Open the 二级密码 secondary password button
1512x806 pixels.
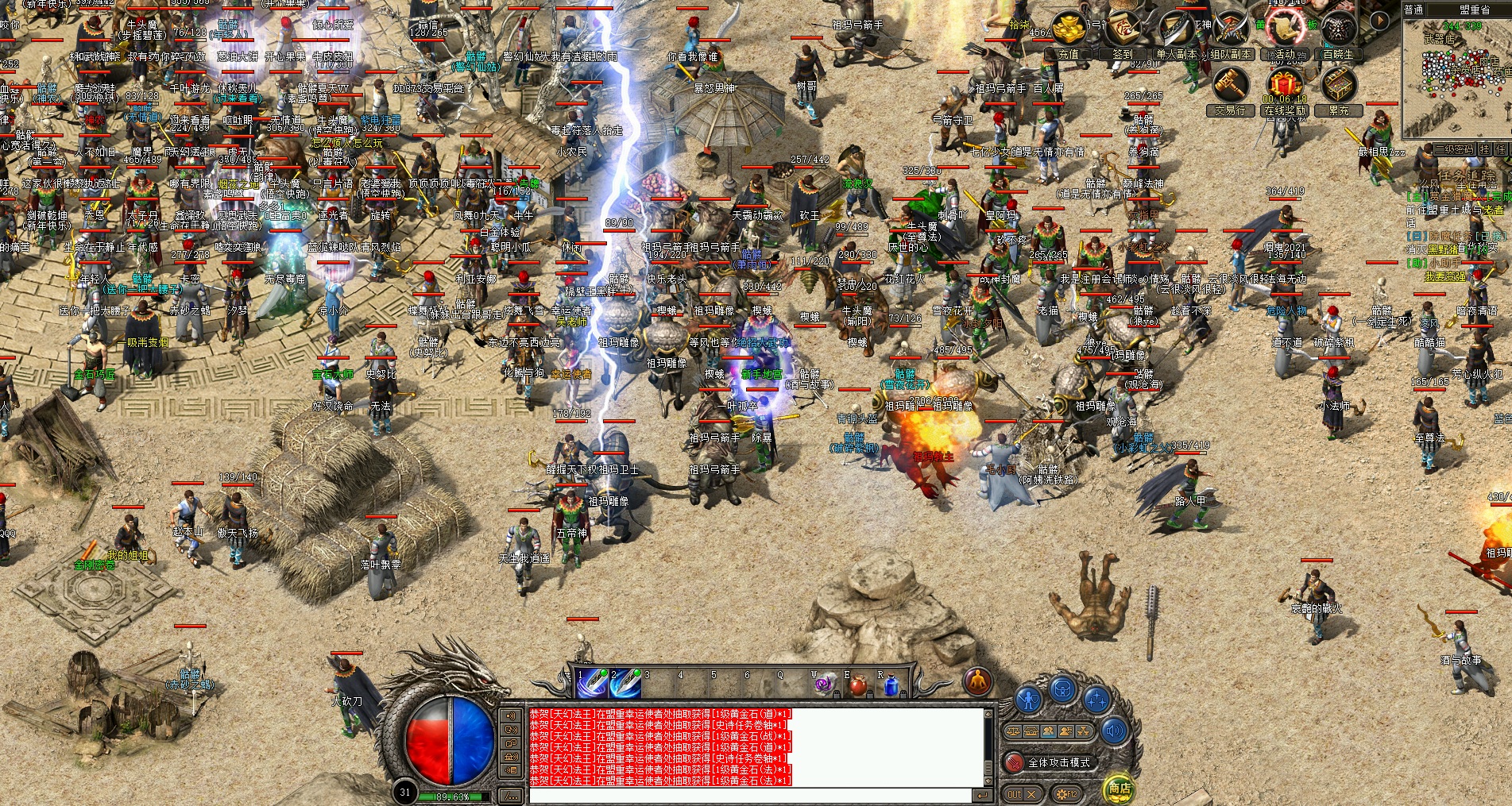(x=1453, y=149)
